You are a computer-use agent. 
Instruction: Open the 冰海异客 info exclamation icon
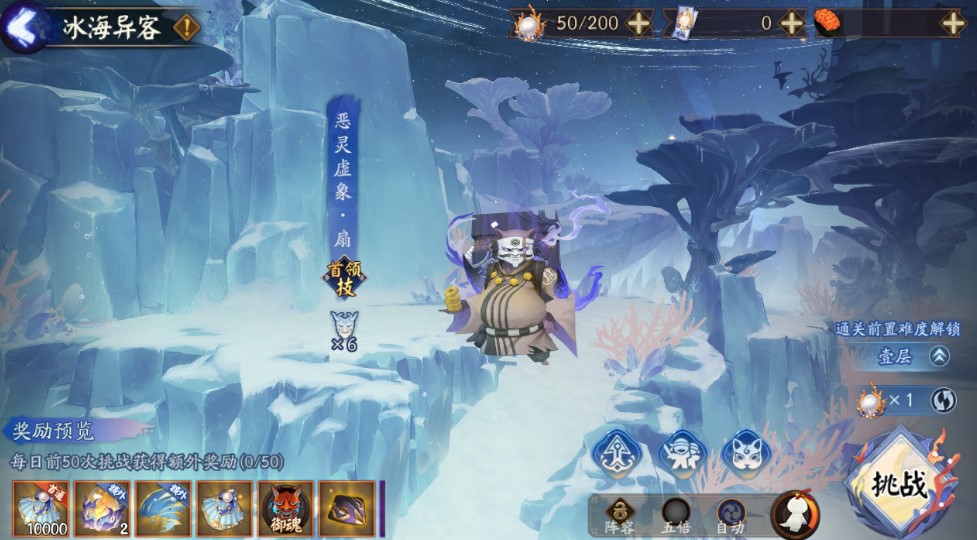click(186, 27)
